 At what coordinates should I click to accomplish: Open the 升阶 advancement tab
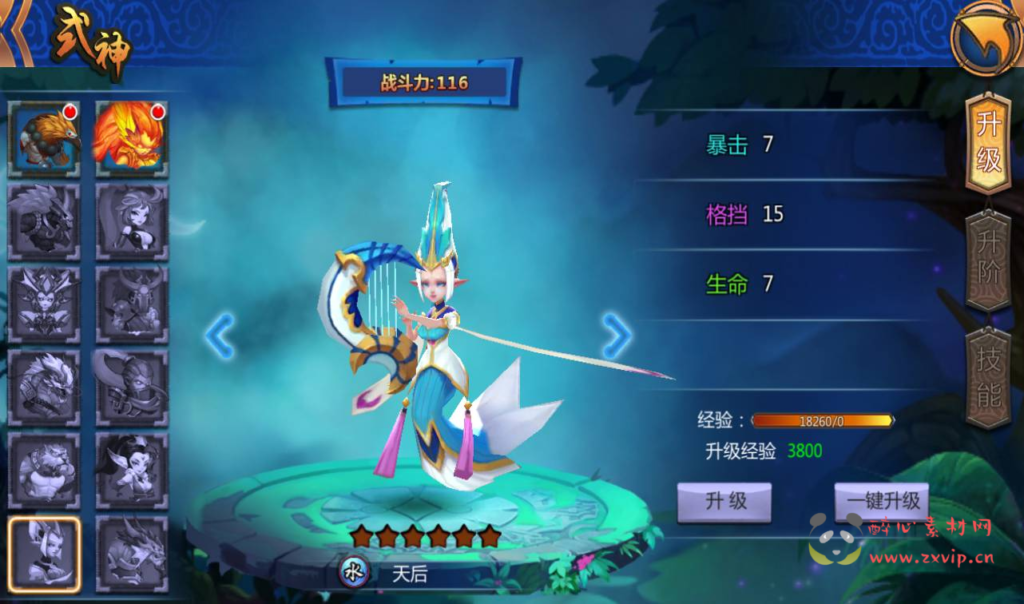(988, 261)
